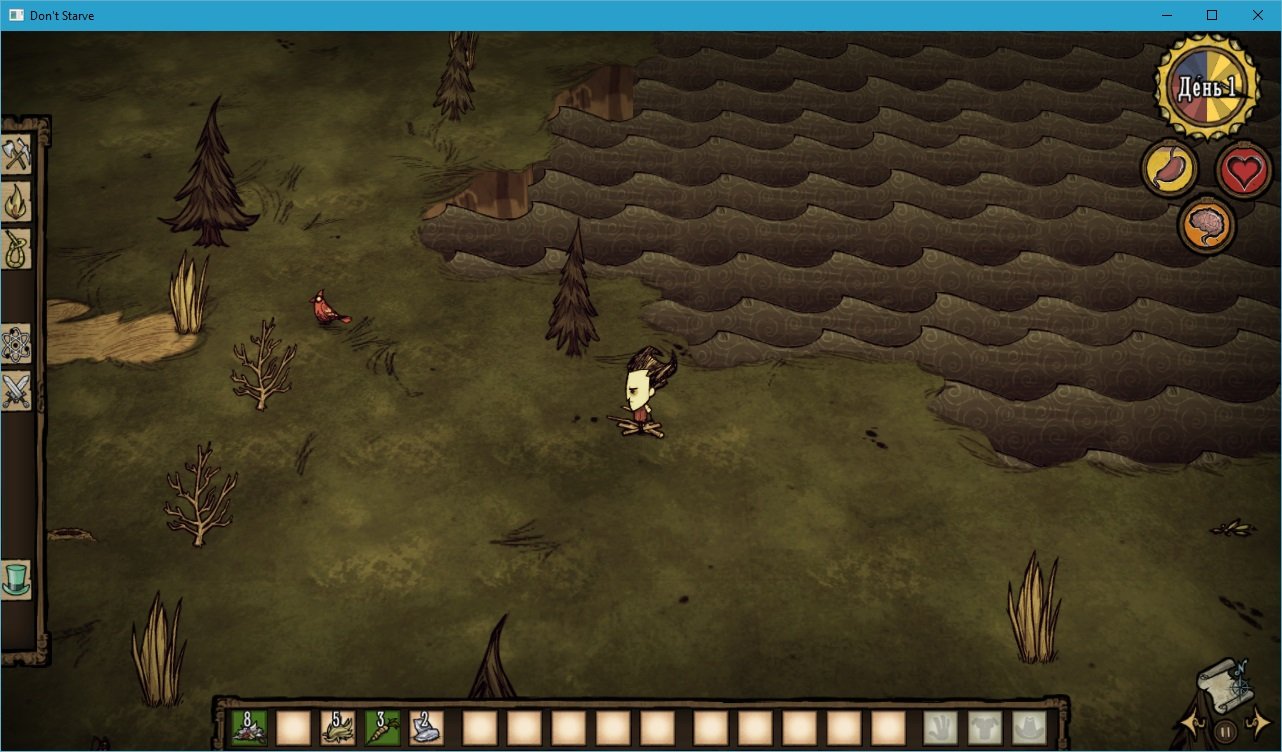Screen dimensions: 1282x752
Task: Open the Fight crafting tab with crossed swords
Action: (17, 392)
